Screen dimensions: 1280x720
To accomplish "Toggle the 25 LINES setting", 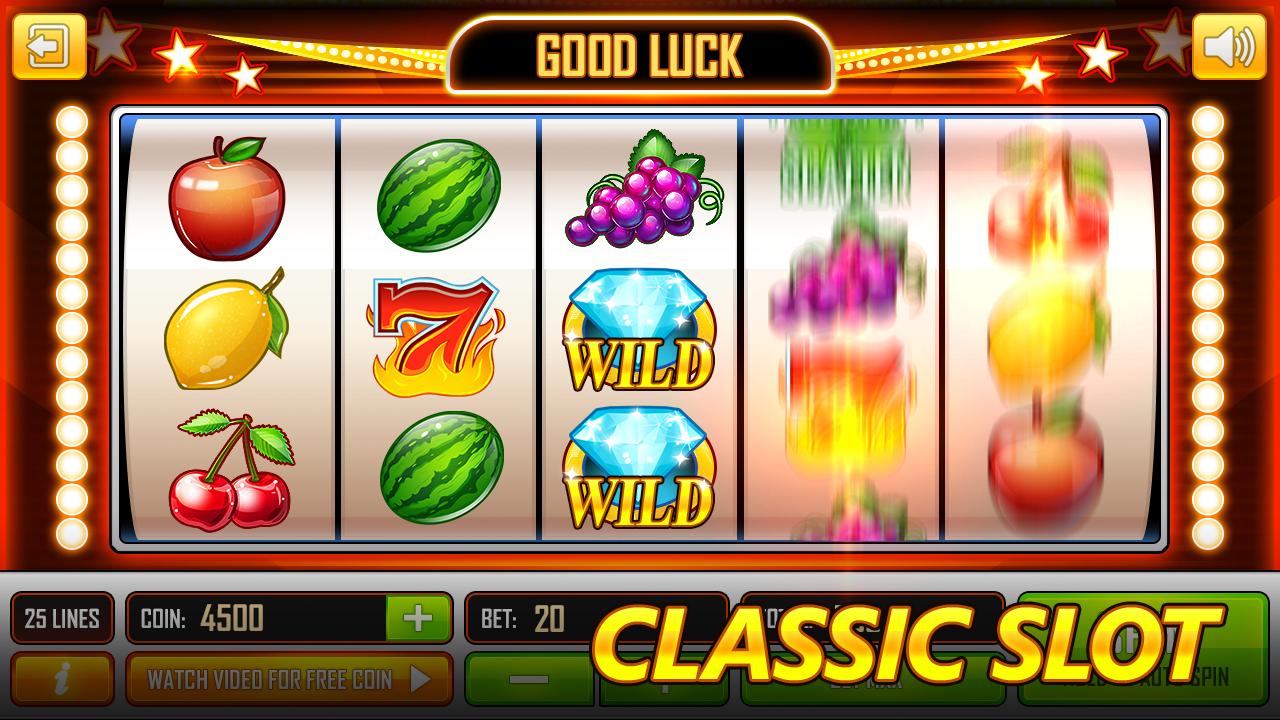I will (x=63, y=618).
